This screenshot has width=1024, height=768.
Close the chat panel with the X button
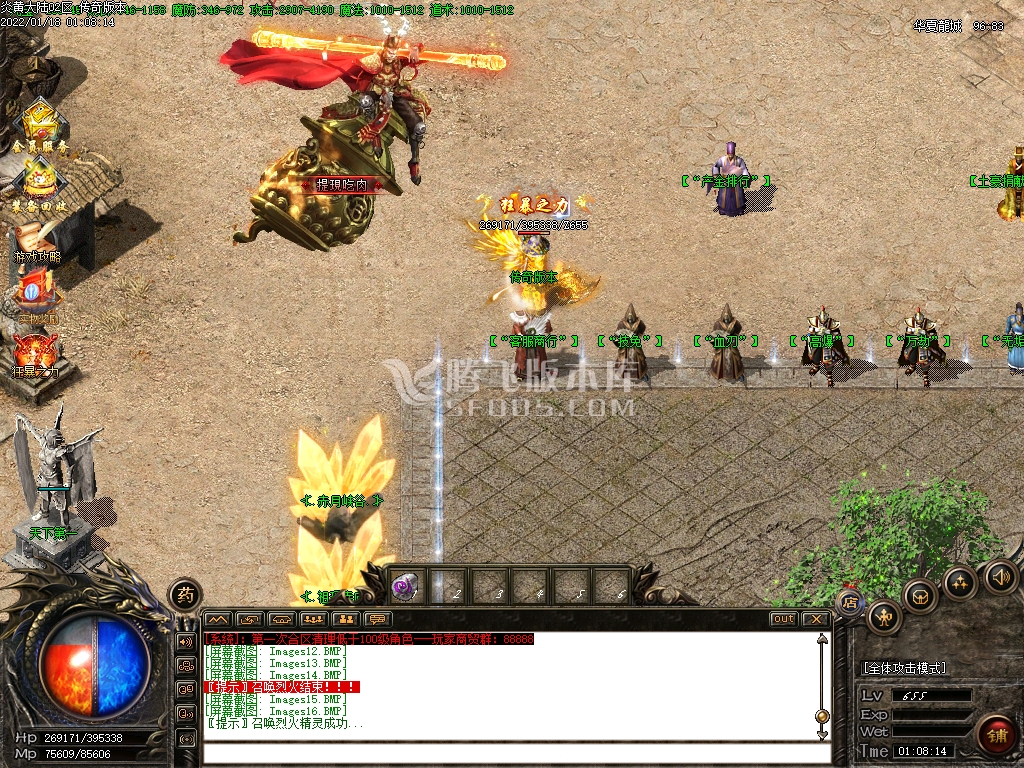tap(816, 619)
